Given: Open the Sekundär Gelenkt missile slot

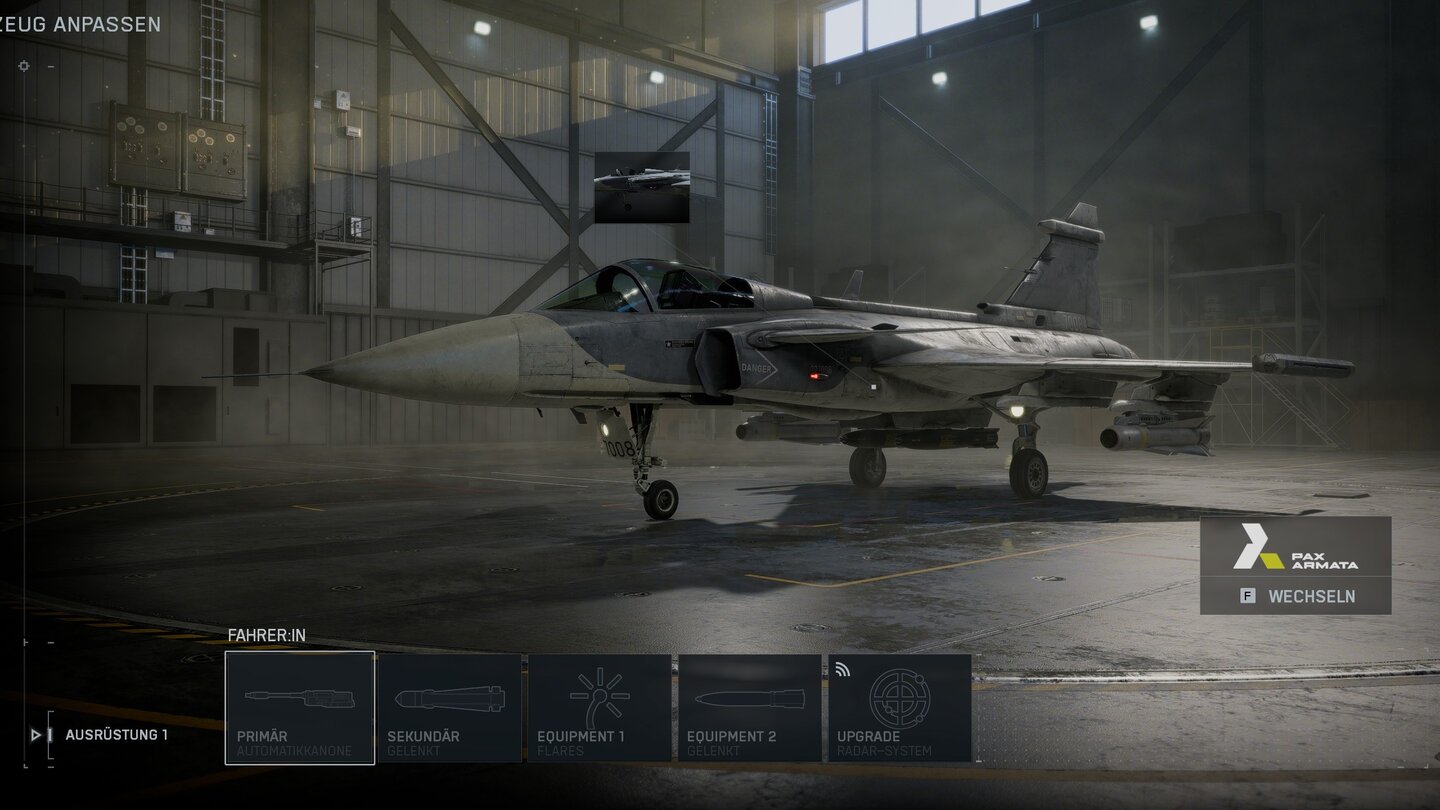Looking at the screenshot, I should [x=450, y=708].
